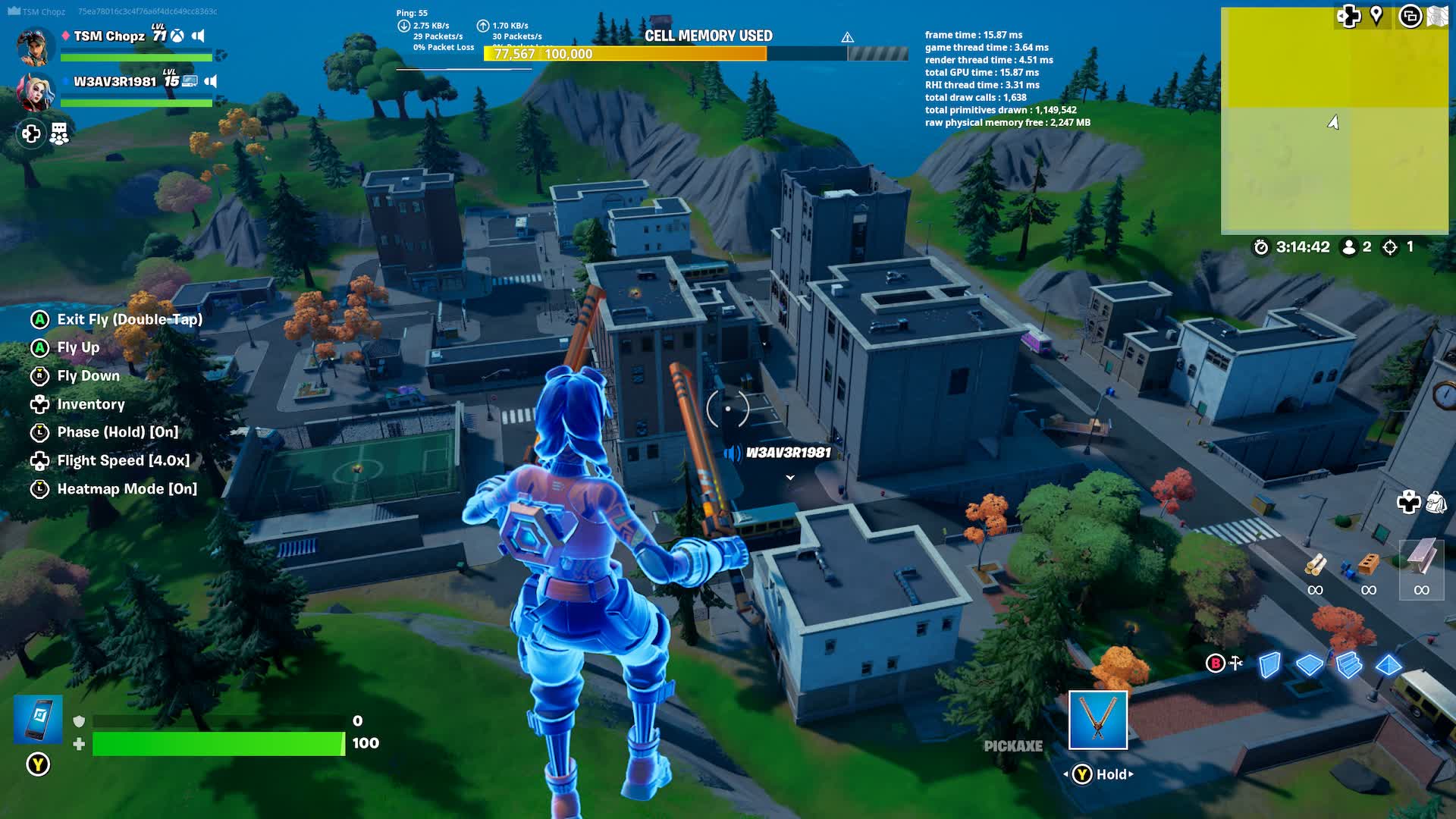Screen dimensions: 1456x819
Task: Click the wood resource icon
Action: pos(1315,565)
